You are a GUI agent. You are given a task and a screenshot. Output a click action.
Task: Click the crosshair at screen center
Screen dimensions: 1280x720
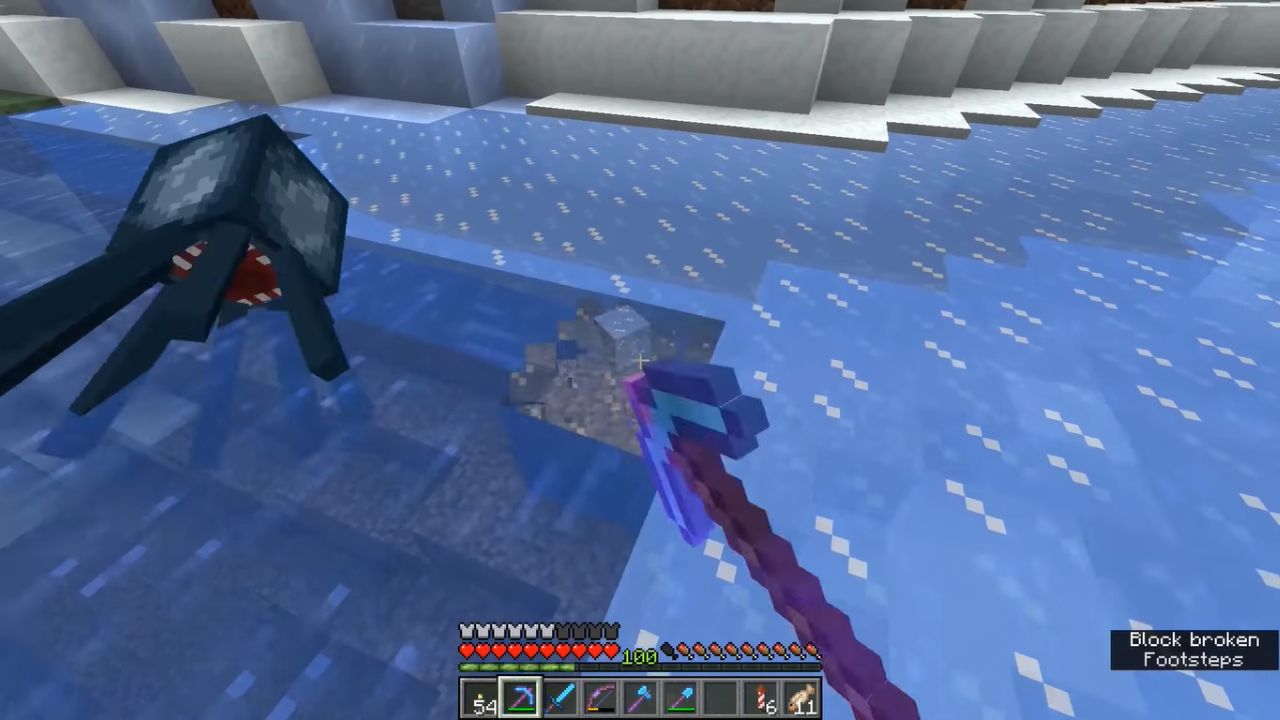640,360
